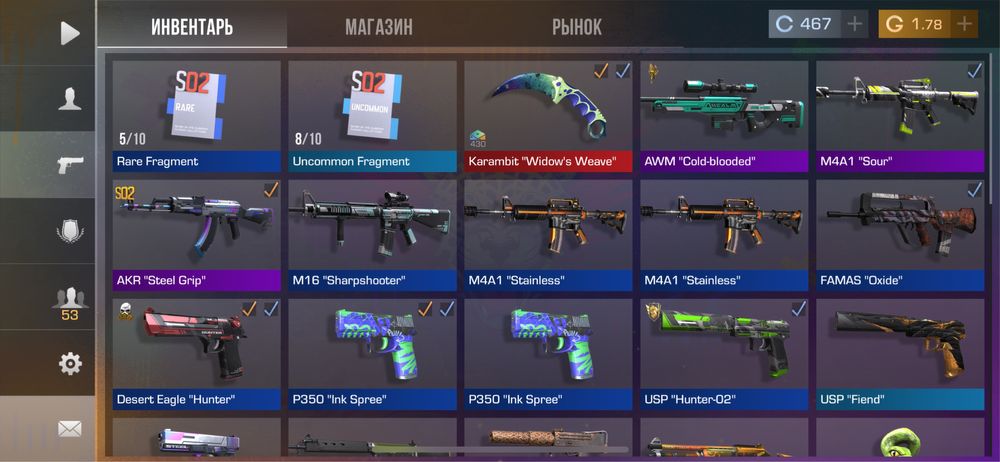Open the mail envelope icon

tap(69, 429)
